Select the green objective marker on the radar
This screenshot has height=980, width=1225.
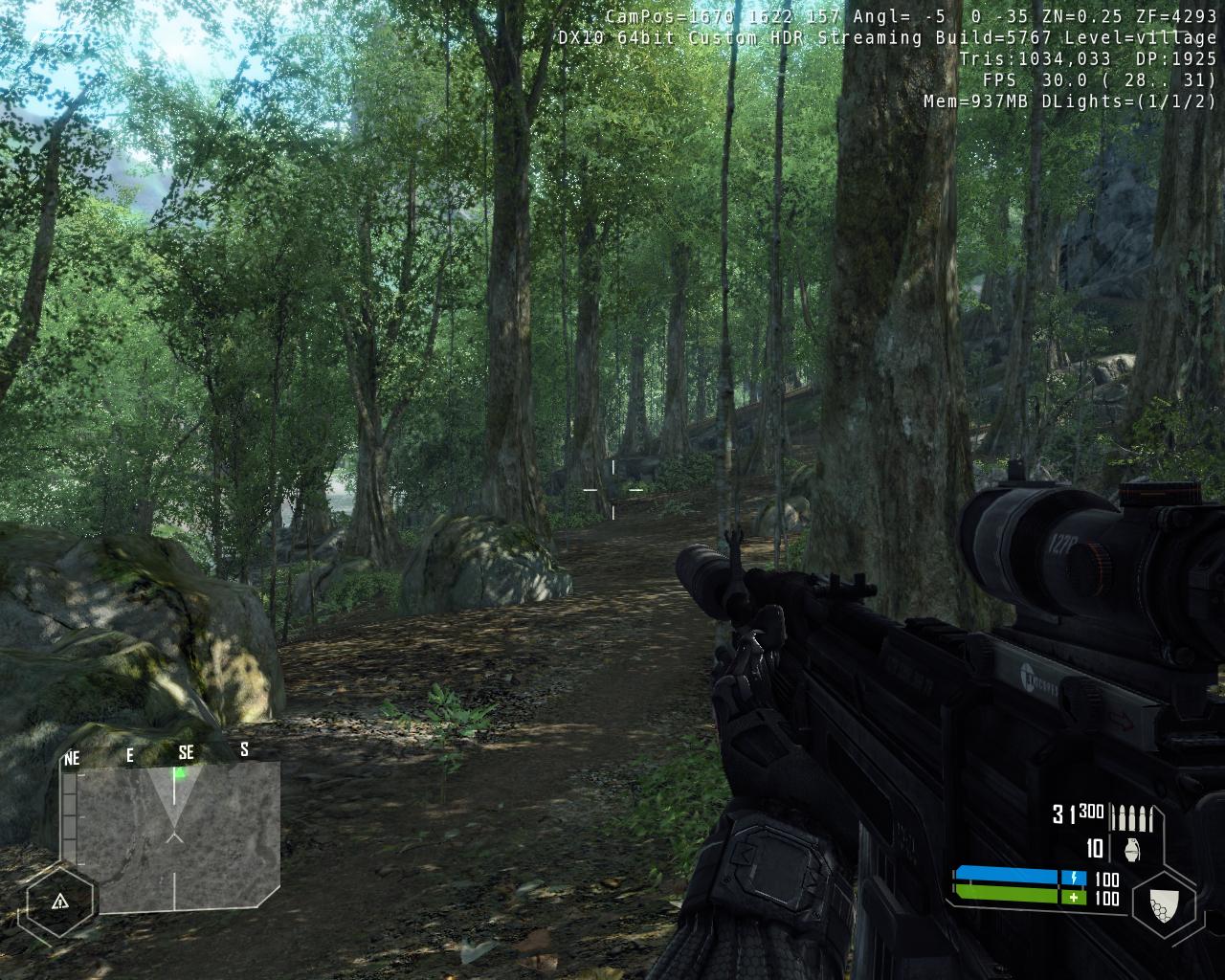[x=179, y=771]
